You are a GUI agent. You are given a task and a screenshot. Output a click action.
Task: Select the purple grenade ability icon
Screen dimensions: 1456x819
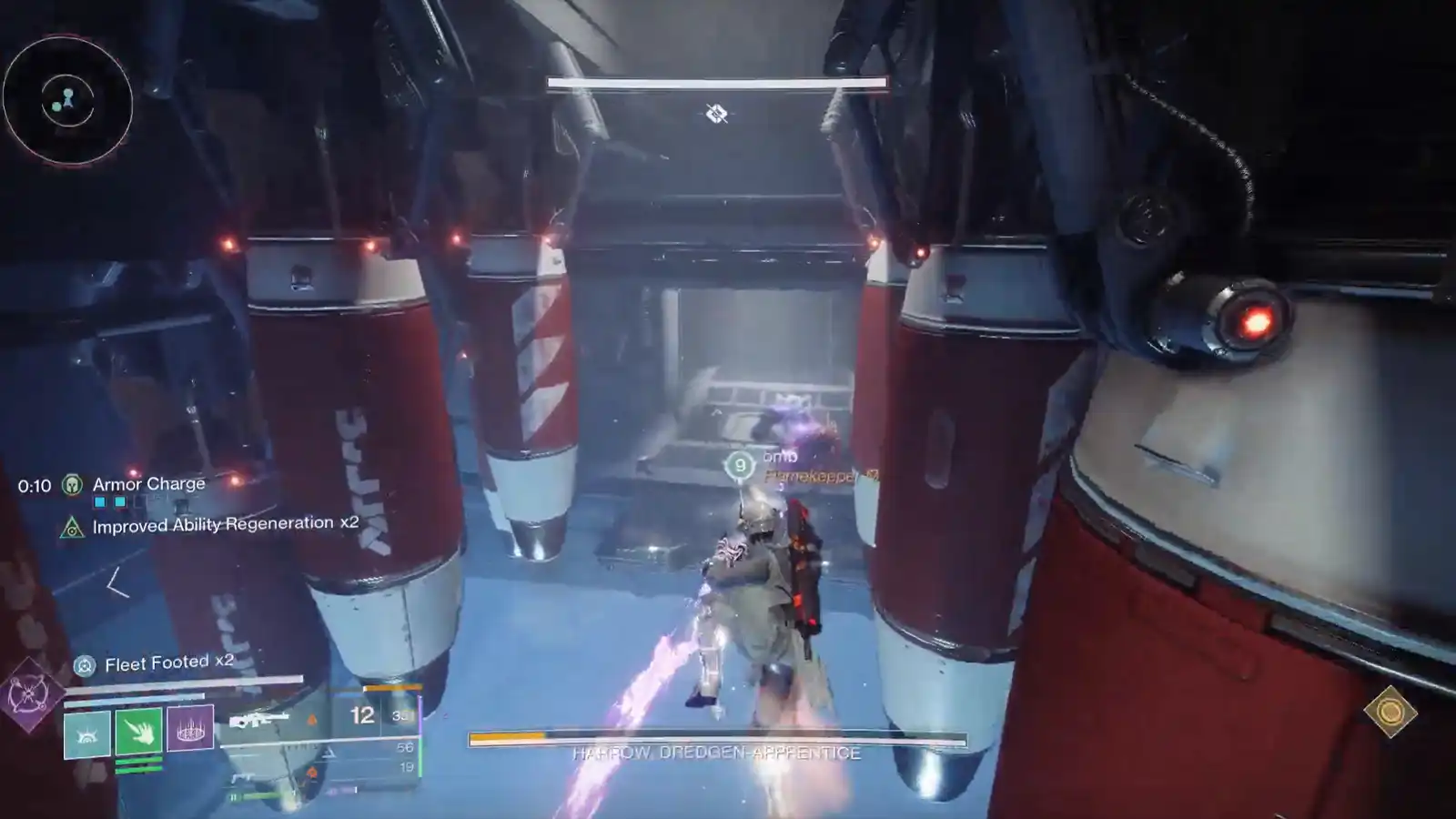click(190, 728)
